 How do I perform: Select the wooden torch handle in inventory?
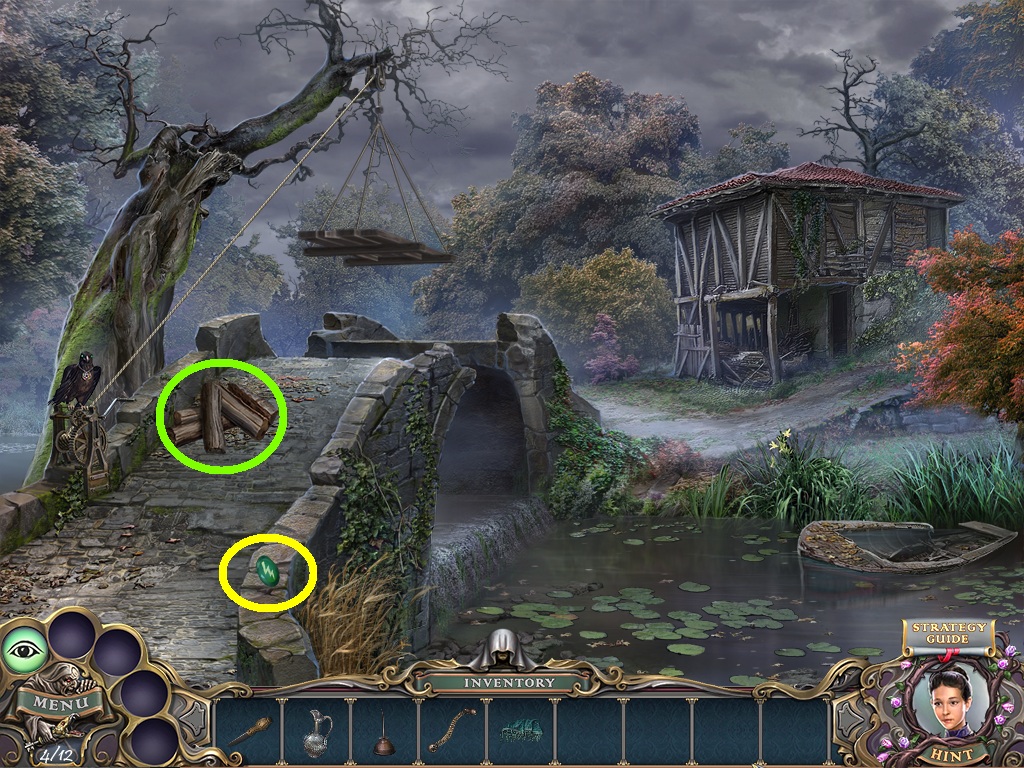click(249, 731)
